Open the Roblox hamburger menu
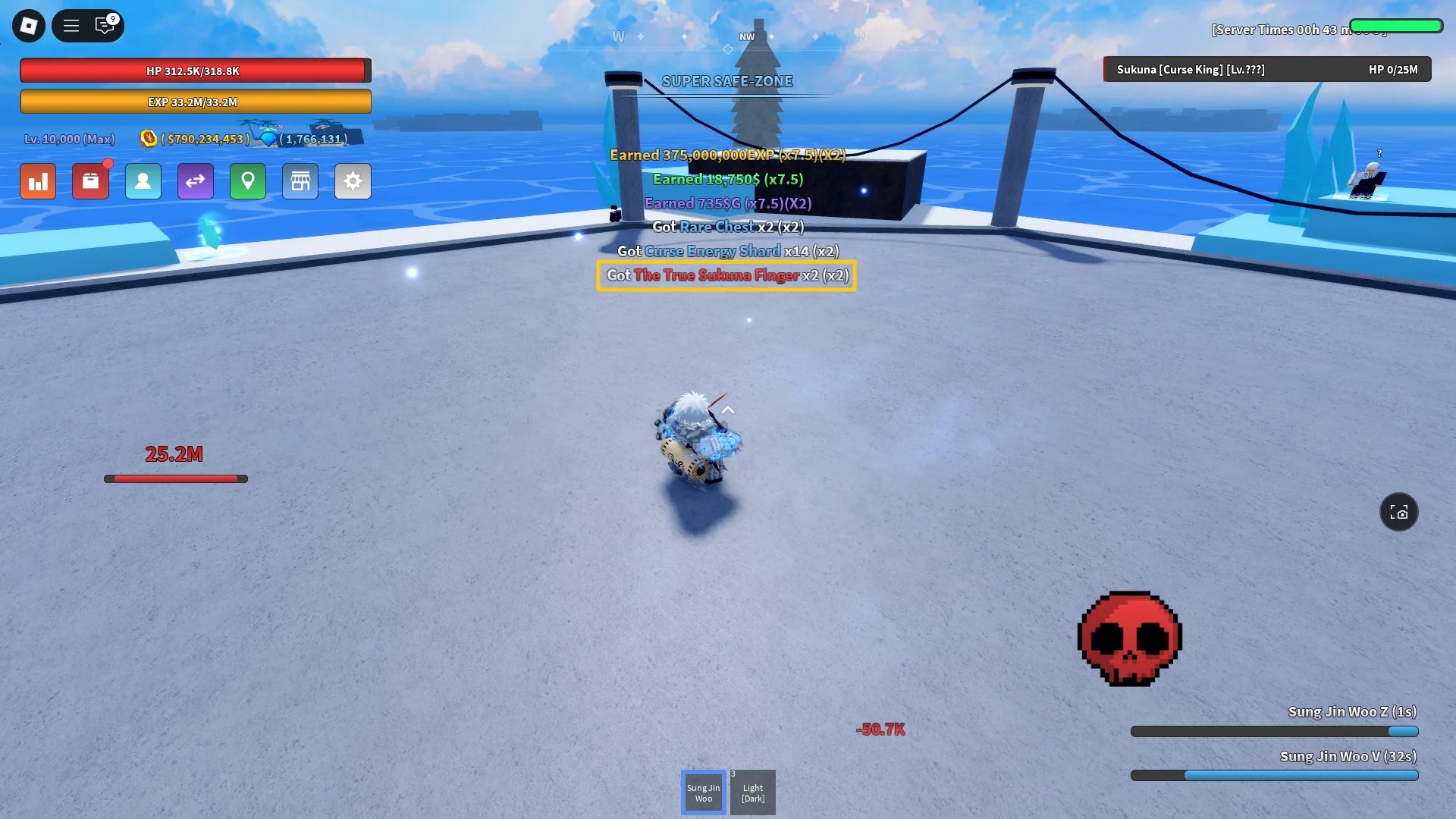Viewport: 1456px width, 819px height. click(x=71, y=25)
